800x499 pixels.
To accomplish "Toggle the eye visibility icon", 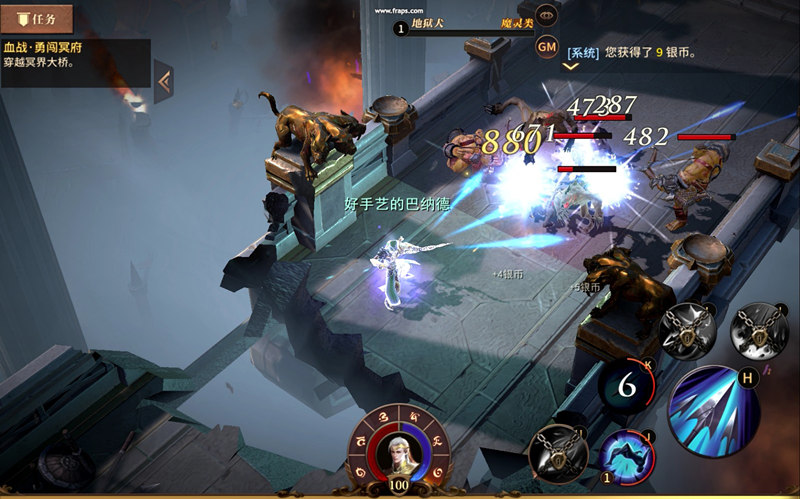I will [x=547, y=15].
